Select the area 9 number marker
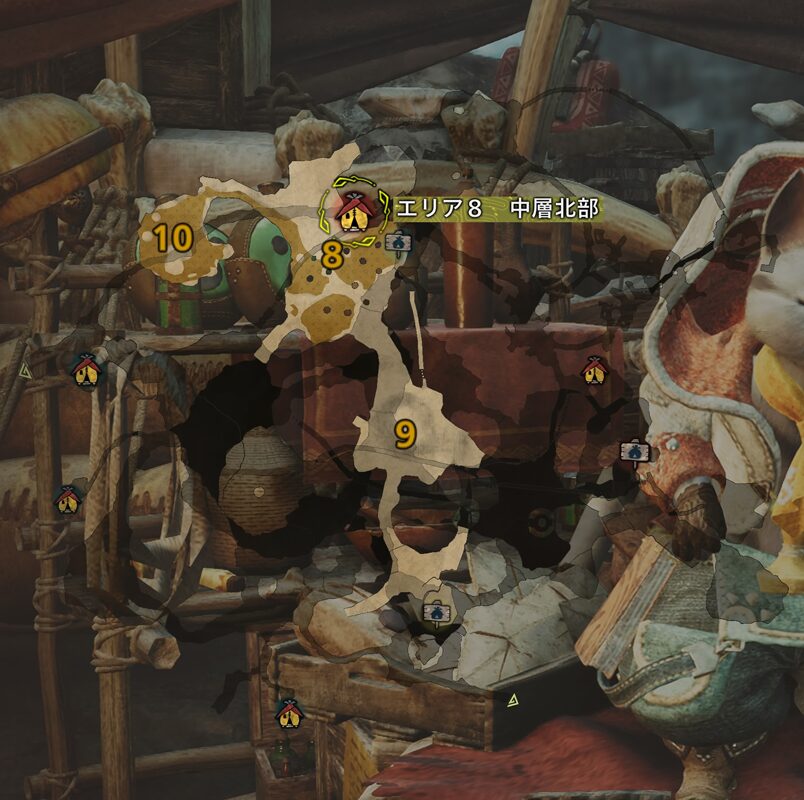 (404, 434)
